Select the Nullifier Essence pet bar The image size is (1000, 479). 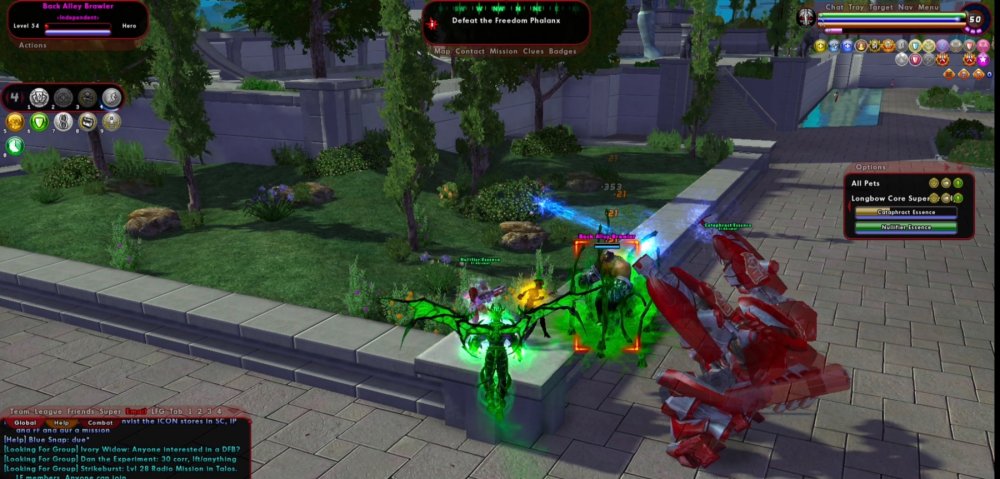(903, 227)
